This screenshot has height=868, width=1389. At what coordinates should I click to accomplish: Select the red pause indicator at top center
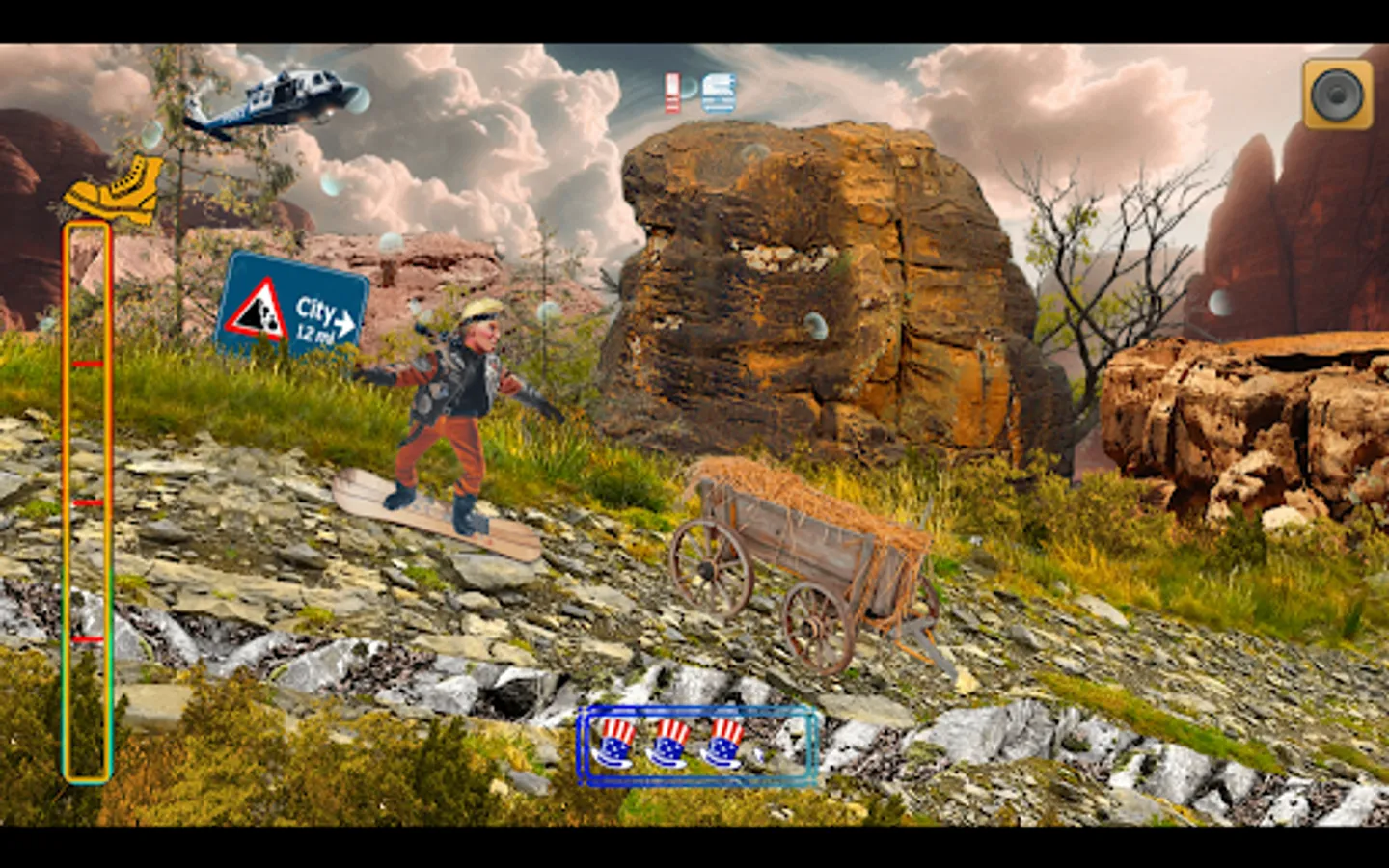[670, 91]
